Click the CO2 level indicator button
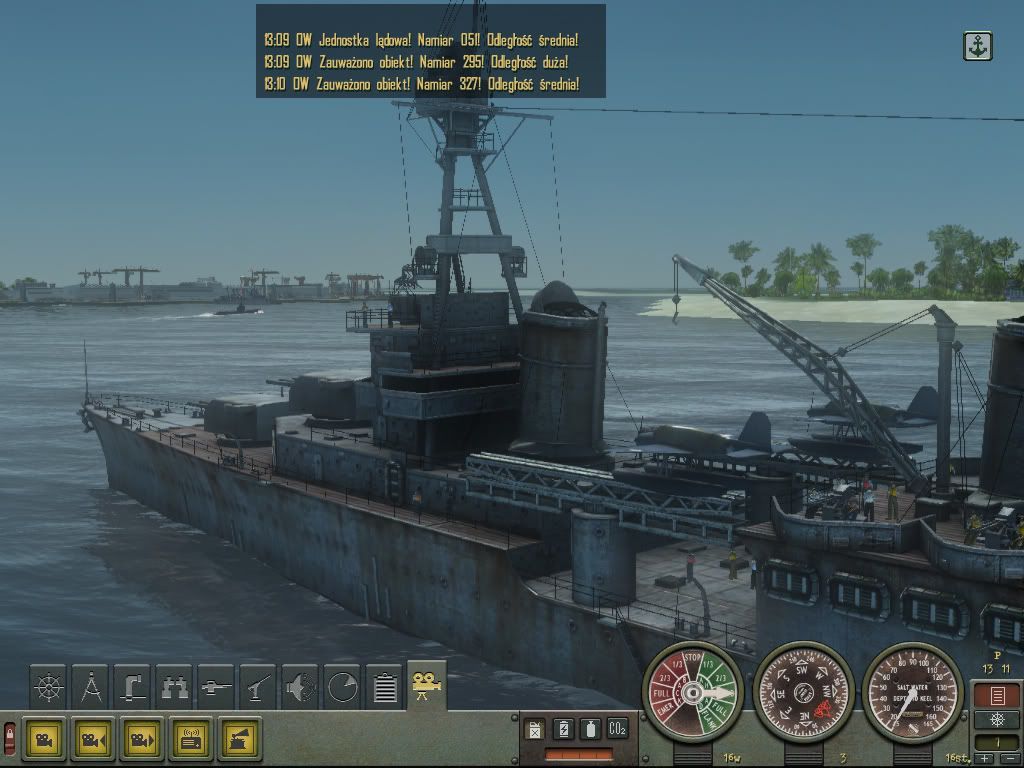Viewport: 1024px width, 768px height. (x=617, y=729)
